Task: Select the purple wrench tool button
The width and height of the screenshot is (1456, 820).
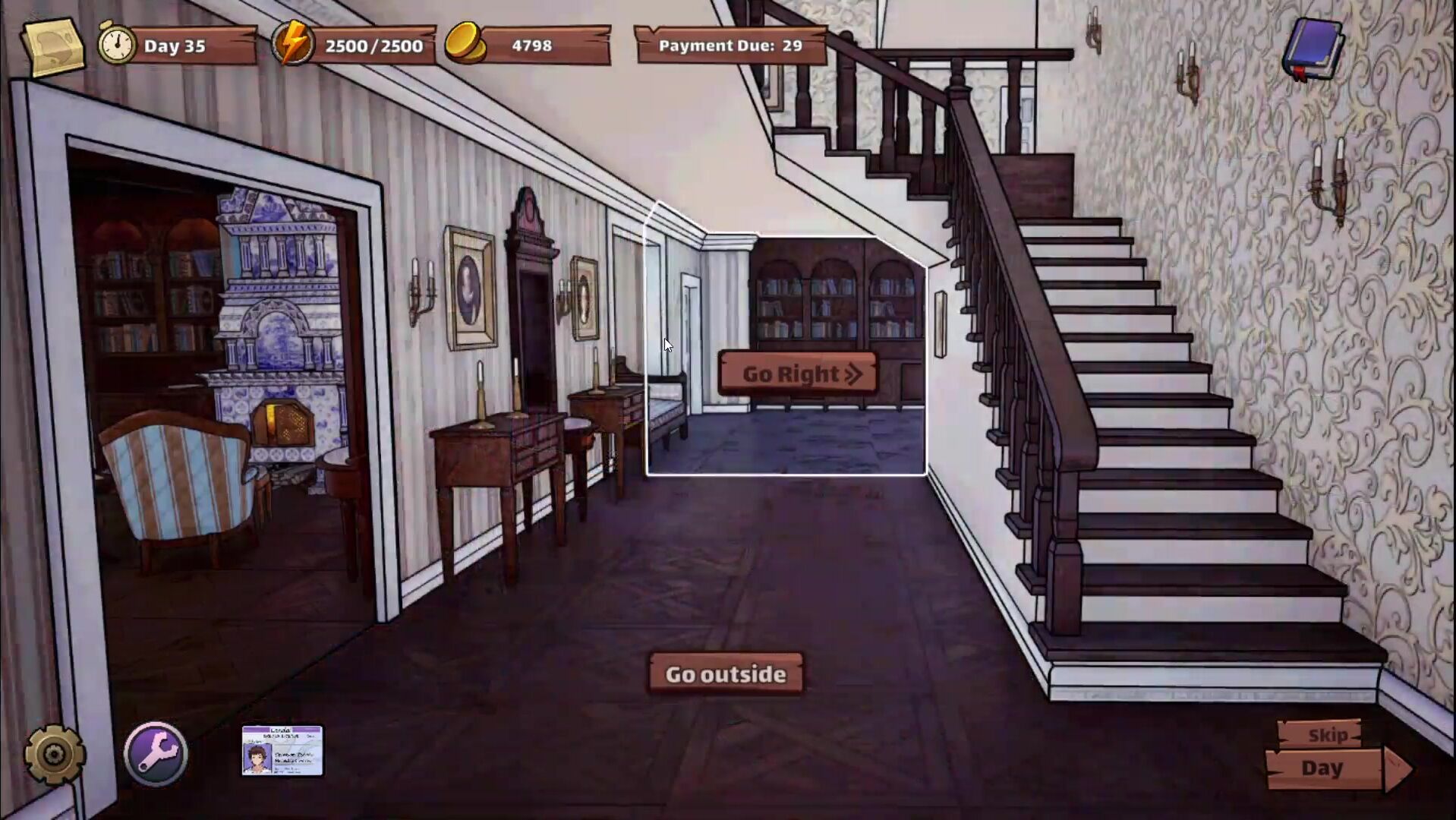Action: [156, 753]
